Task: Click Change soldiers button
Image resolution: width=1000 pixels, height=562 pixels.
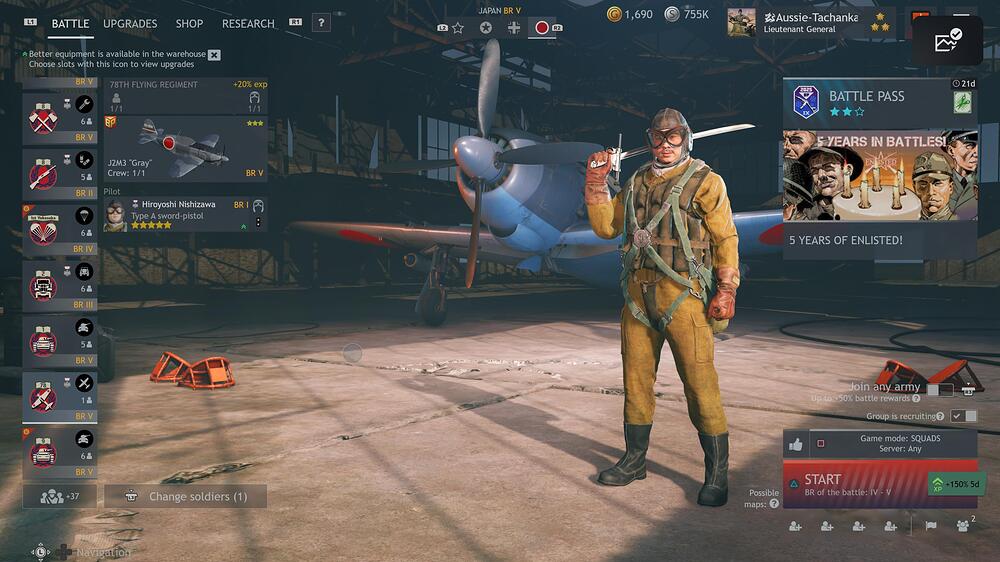Action: click(x=185, y=496)
